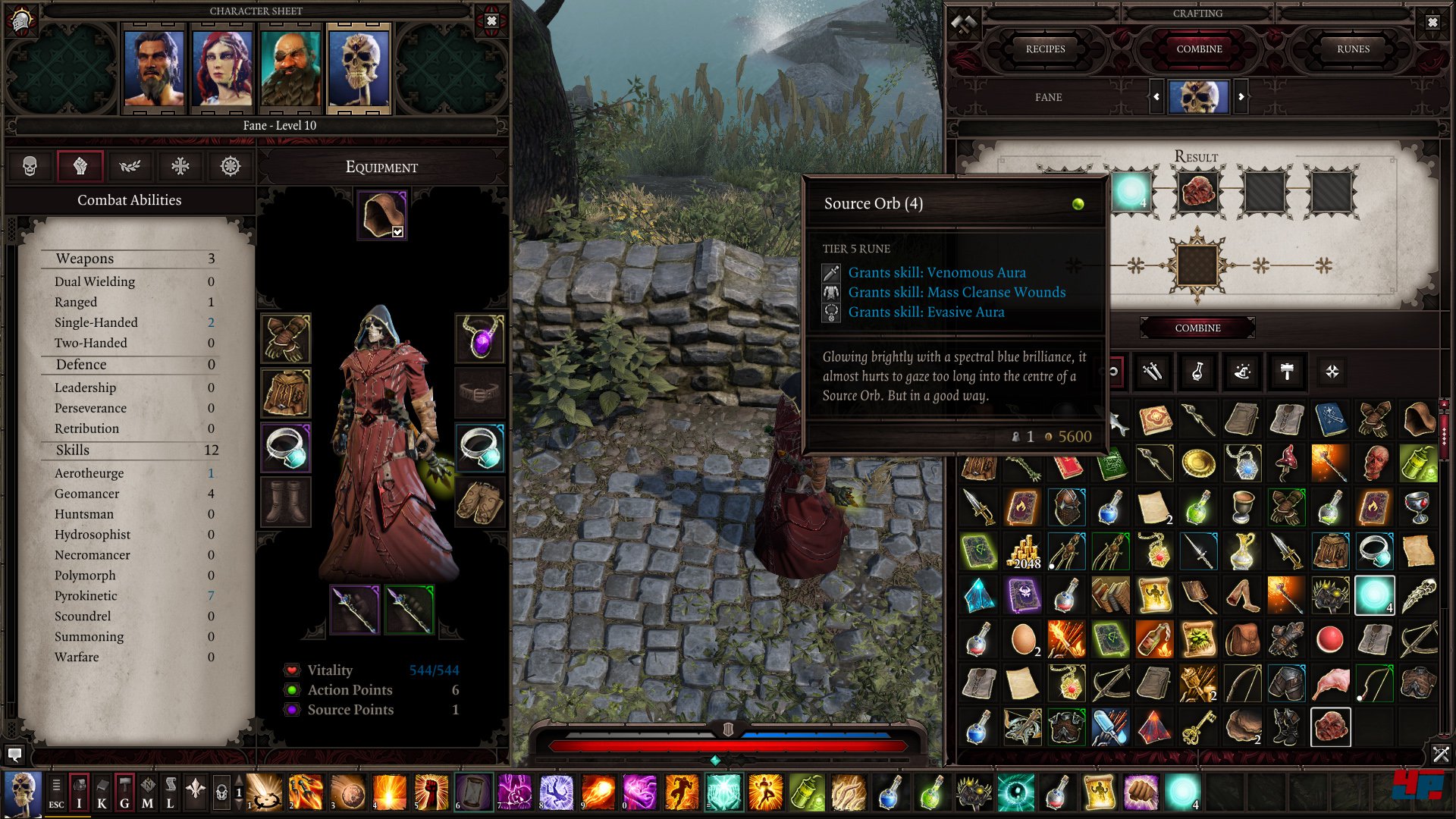Open the chat bubble button

tap(14, 755)
